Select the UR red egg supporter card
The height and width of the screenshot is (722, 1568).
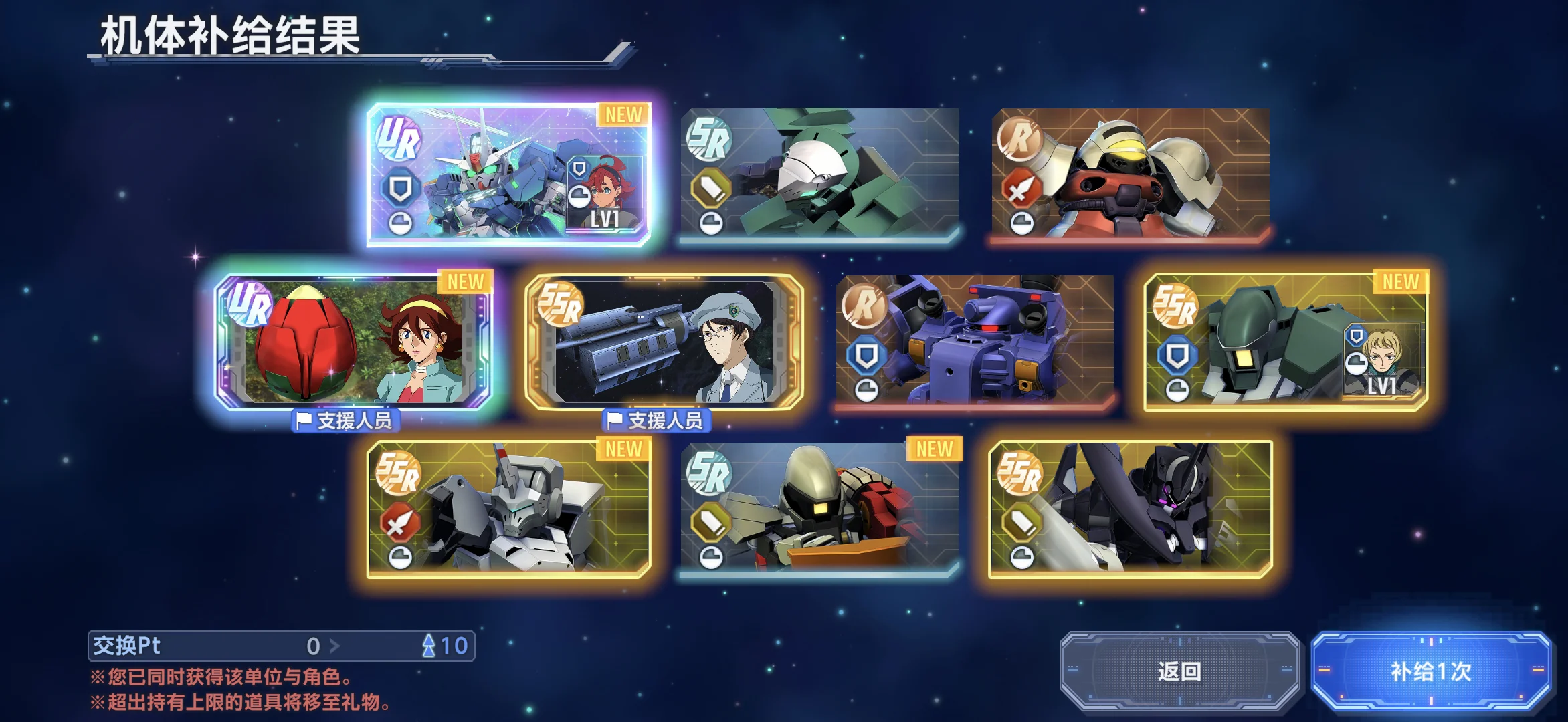coord(353,341)
